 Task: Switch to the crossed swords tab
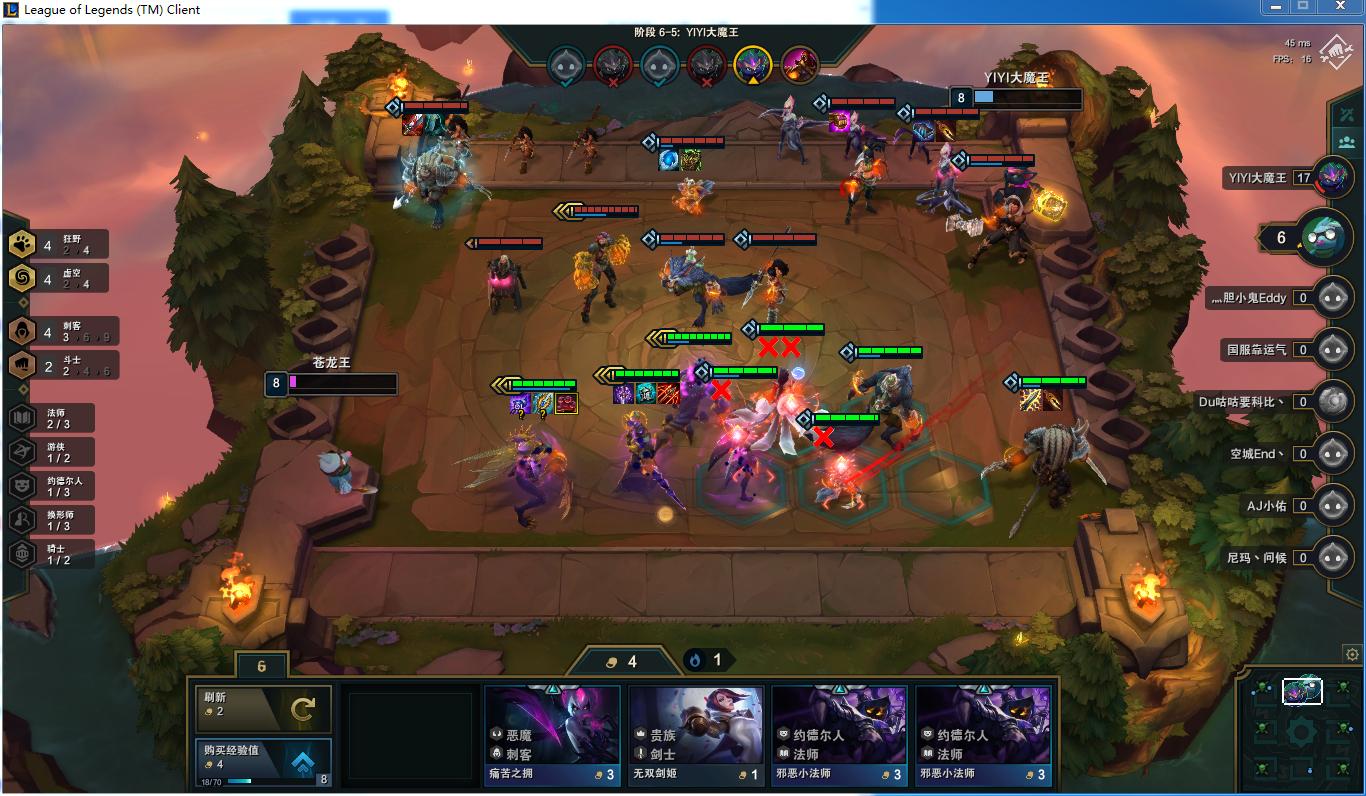coord(1347,111)
